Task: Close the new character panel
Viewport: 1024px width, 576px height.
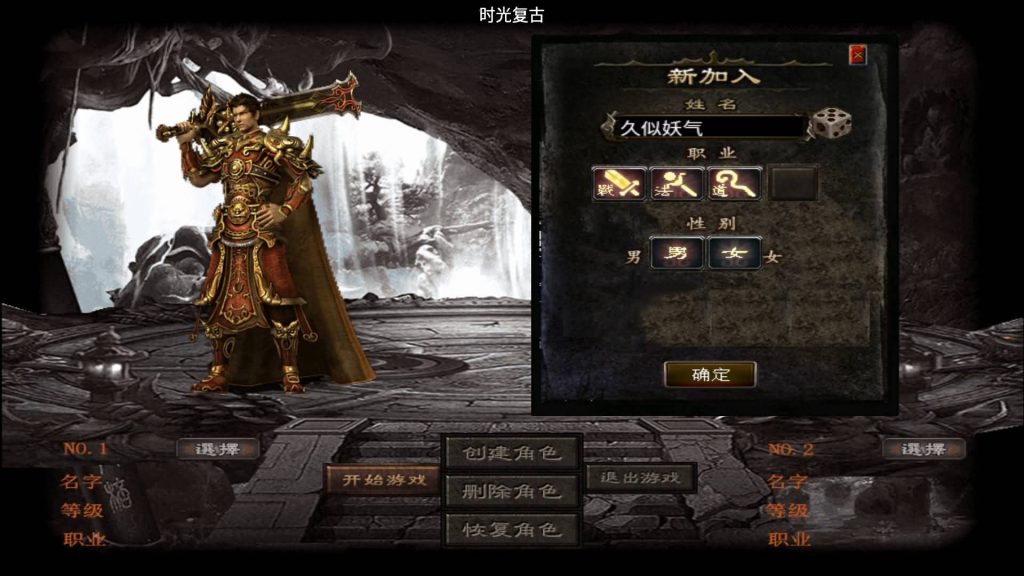Action: click(x=857, y=55)
